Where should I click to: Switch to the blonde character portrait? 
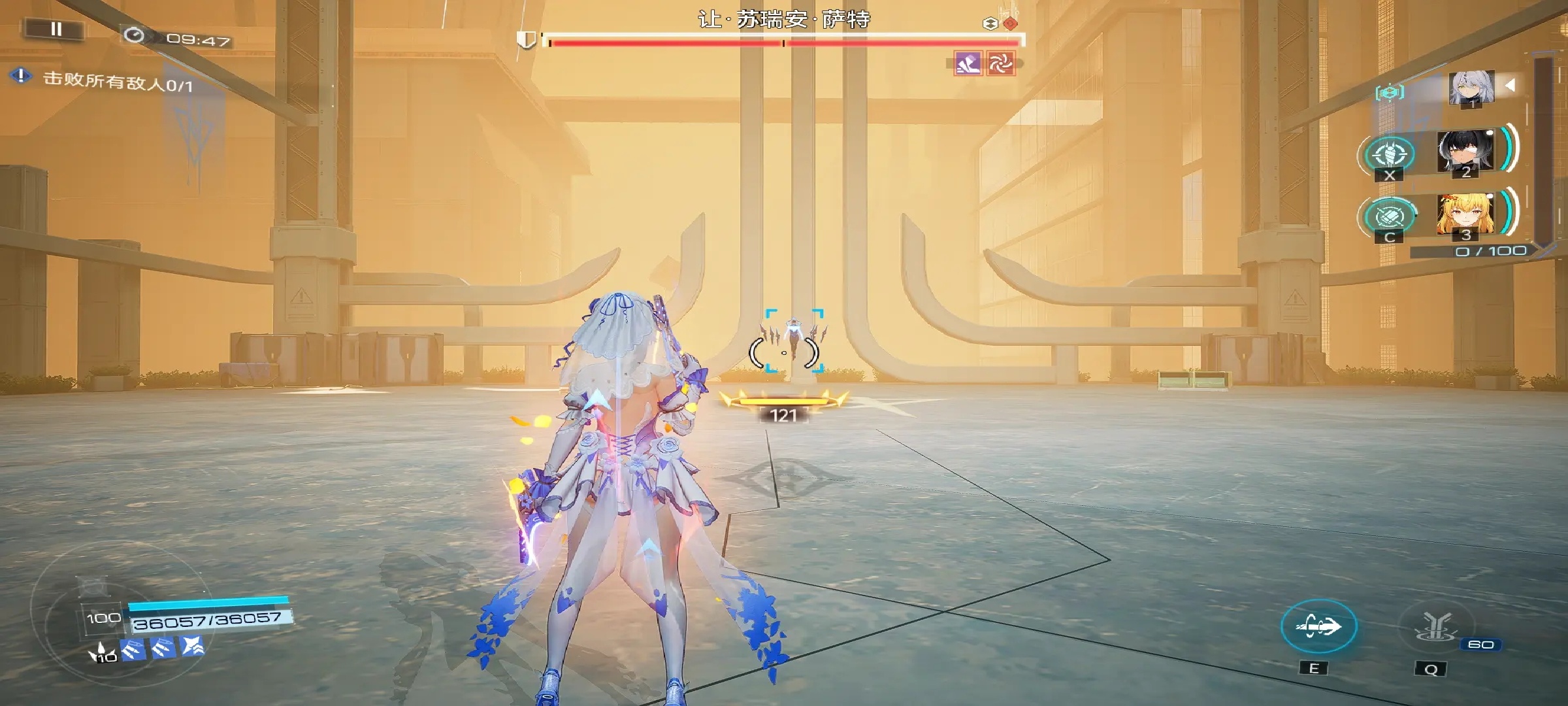[1465, 215]
